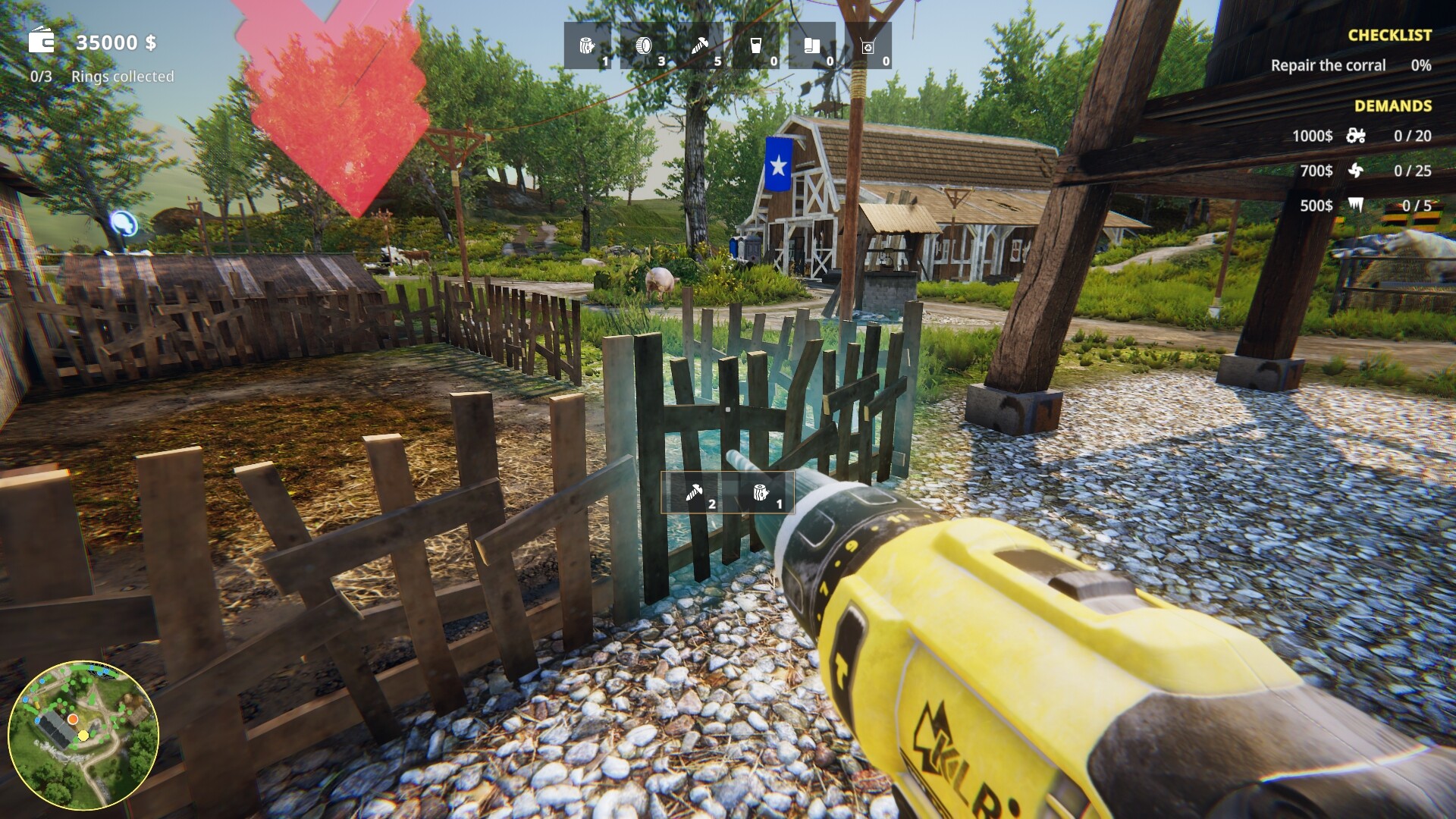Expand the CHECKLIST header

(1389, 34)
